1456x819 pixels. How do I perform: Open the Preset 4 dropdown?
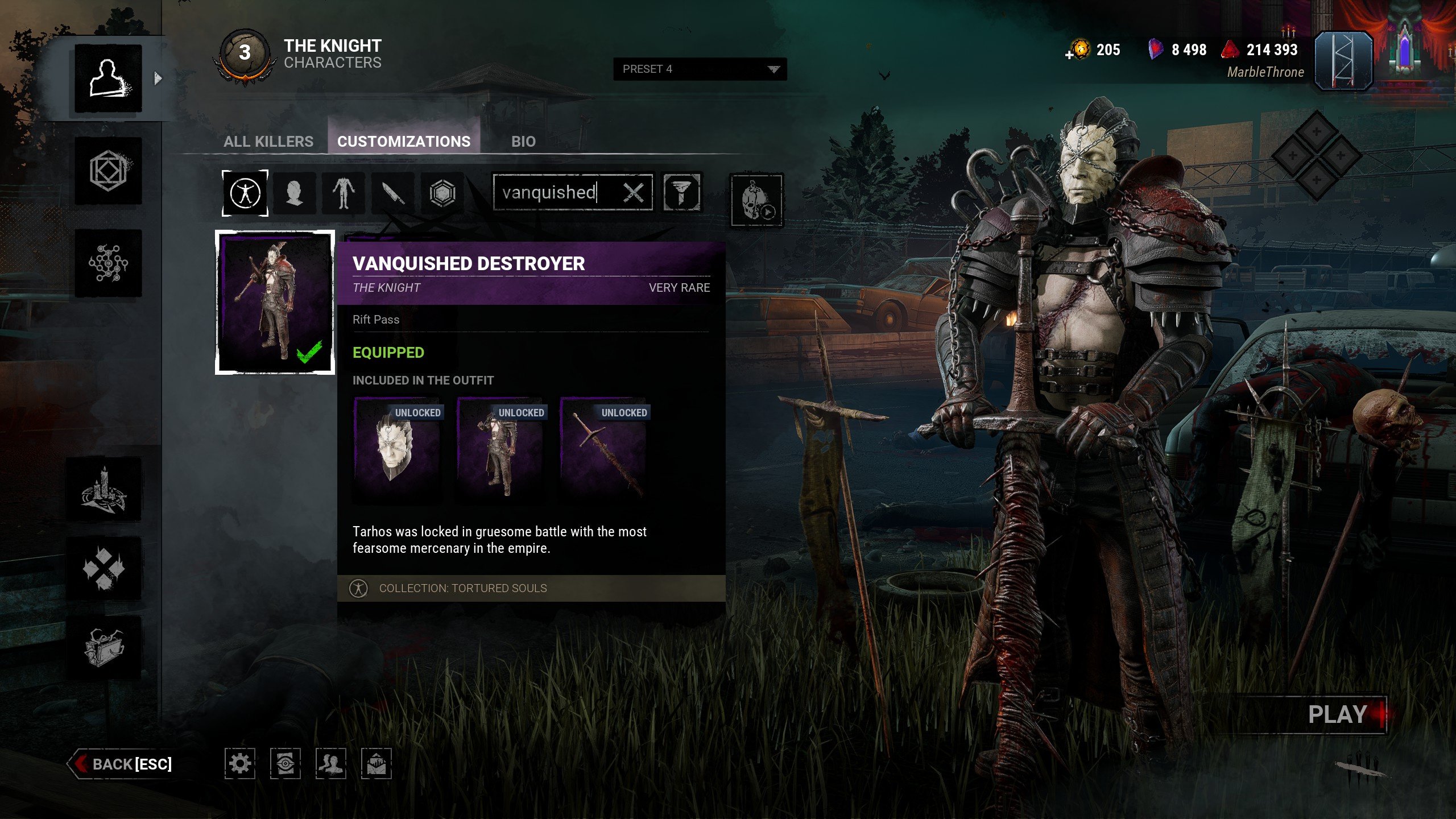click(700, 69)
